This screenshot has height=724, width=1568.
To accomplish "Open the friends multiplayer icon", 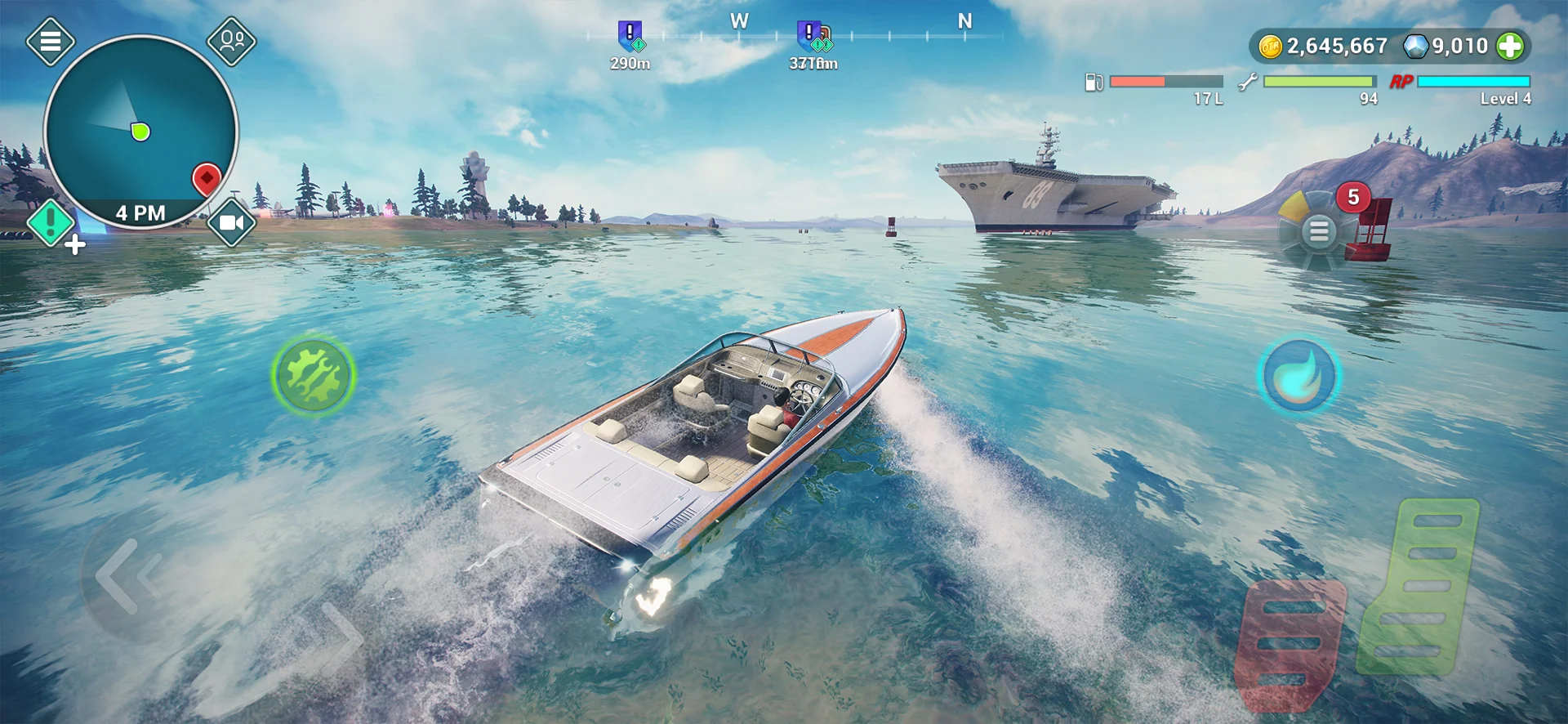I will (232, 40).
